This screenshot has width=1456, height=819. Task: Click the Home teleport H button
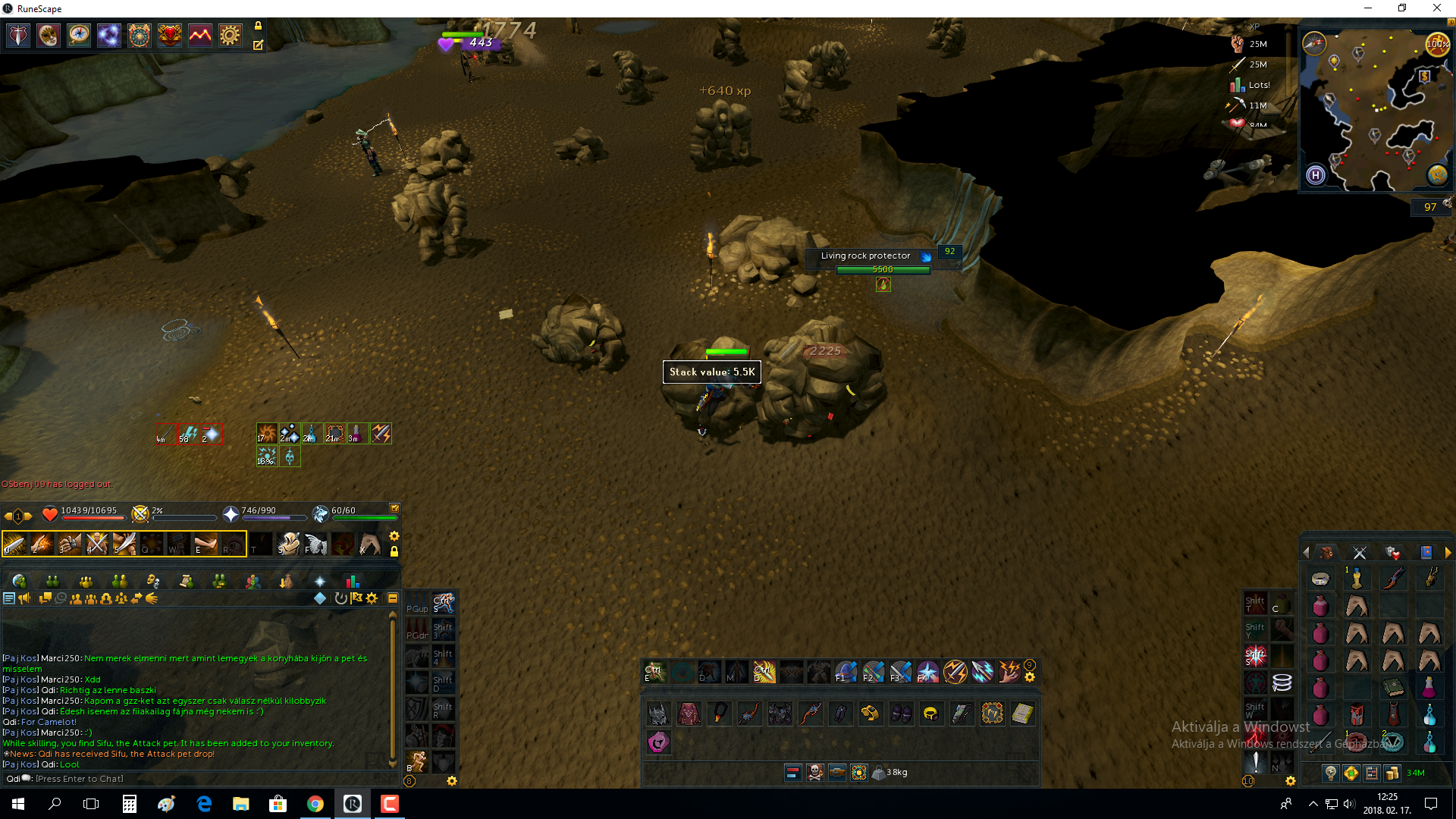(x=1316, y=175)
